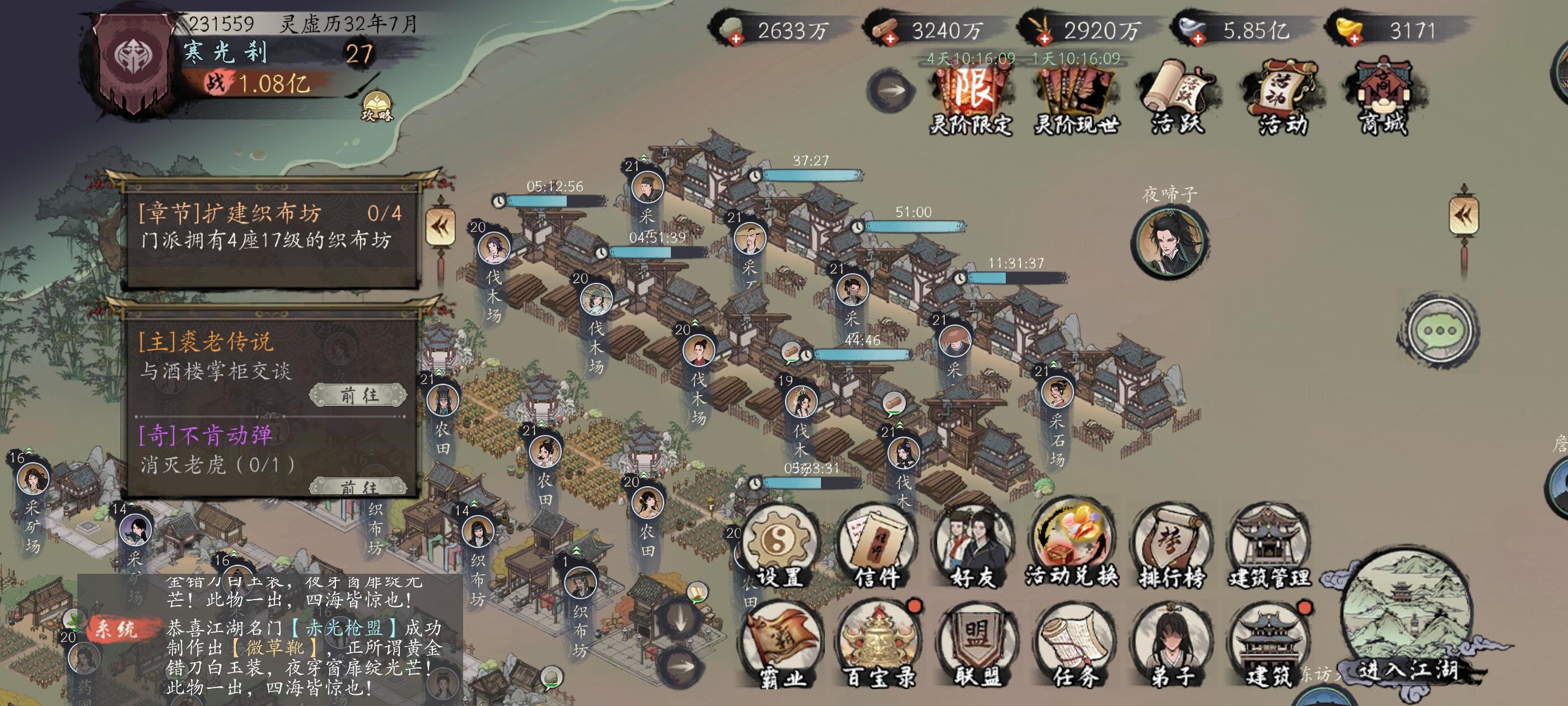1568x706 pixels.
Task: Open the 灵阶现世 banner
Action: click(x=1076, y=97)
